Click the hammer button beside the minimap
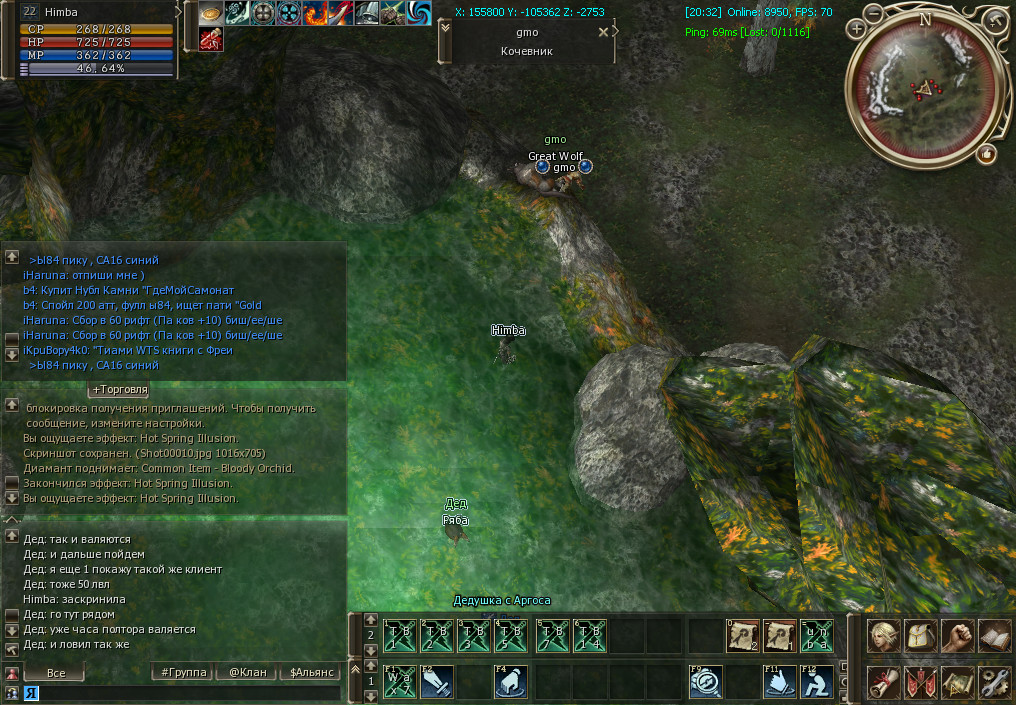This screenshot has height=705, width=1016. (996, 19)
